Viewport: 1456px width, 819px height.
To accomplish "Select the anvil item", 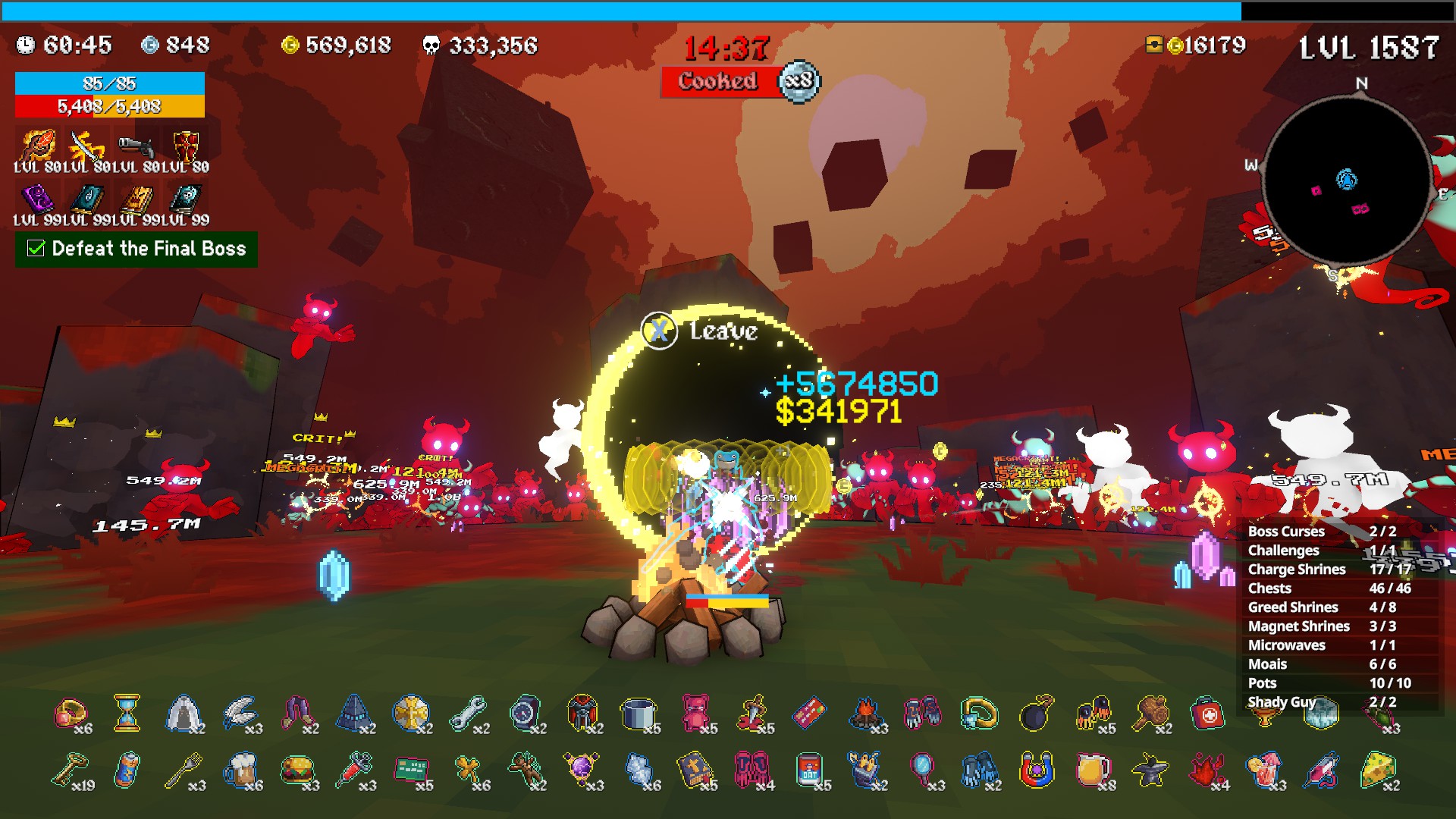I will pos(1150,770).
